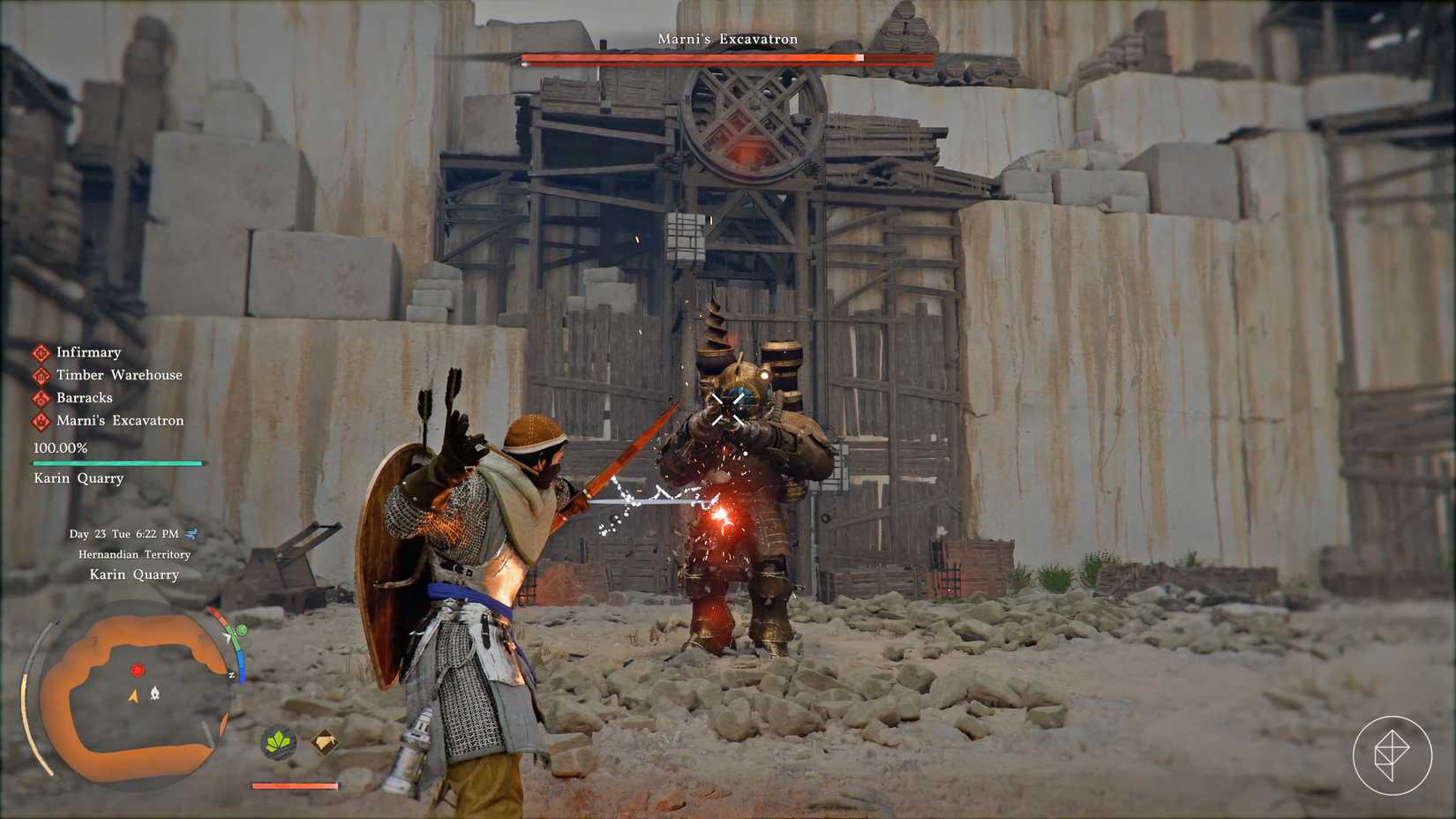Click the wind indicator beside the clock
Viewport: 1456px width, 819px height.
click(190, 534)
